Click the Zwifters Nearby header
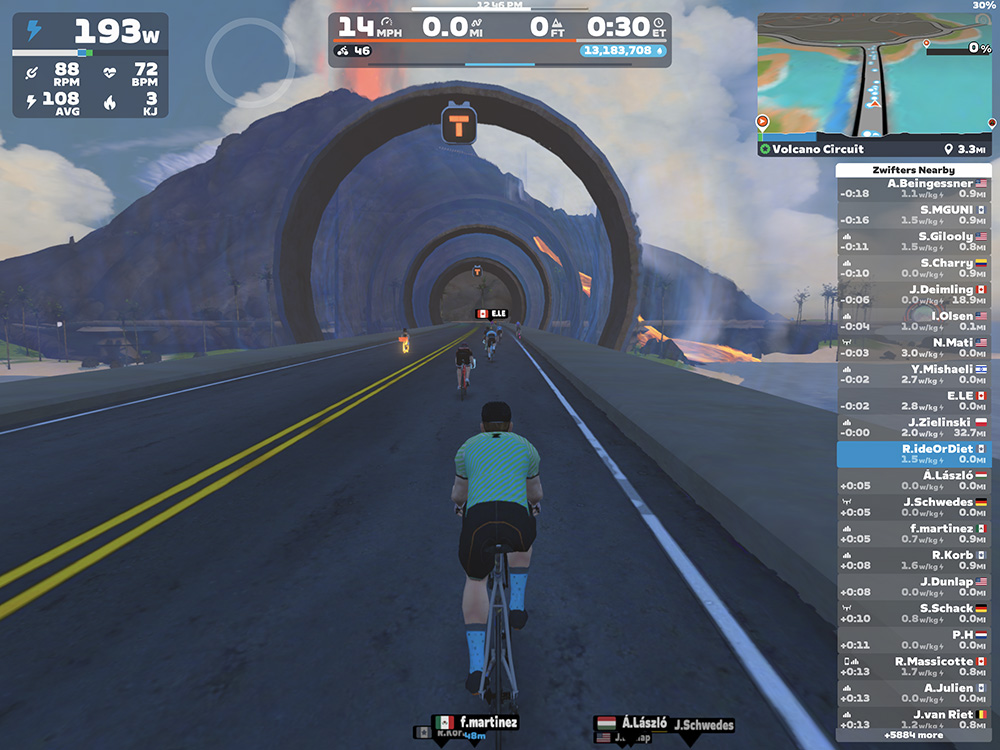Viewport: 1000px width, 750px height. pyautogui.click(x=913, y=170)
